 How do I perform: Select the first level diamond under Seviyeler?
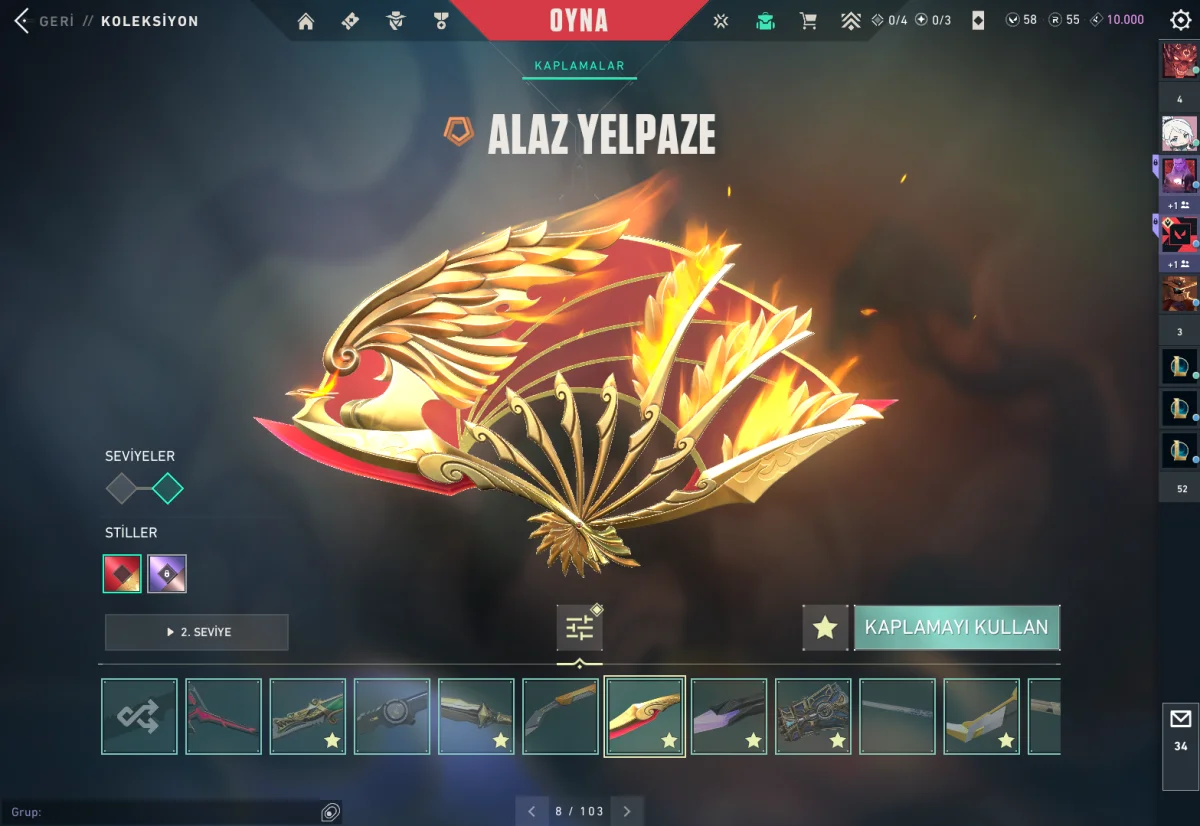pos(121,489)
